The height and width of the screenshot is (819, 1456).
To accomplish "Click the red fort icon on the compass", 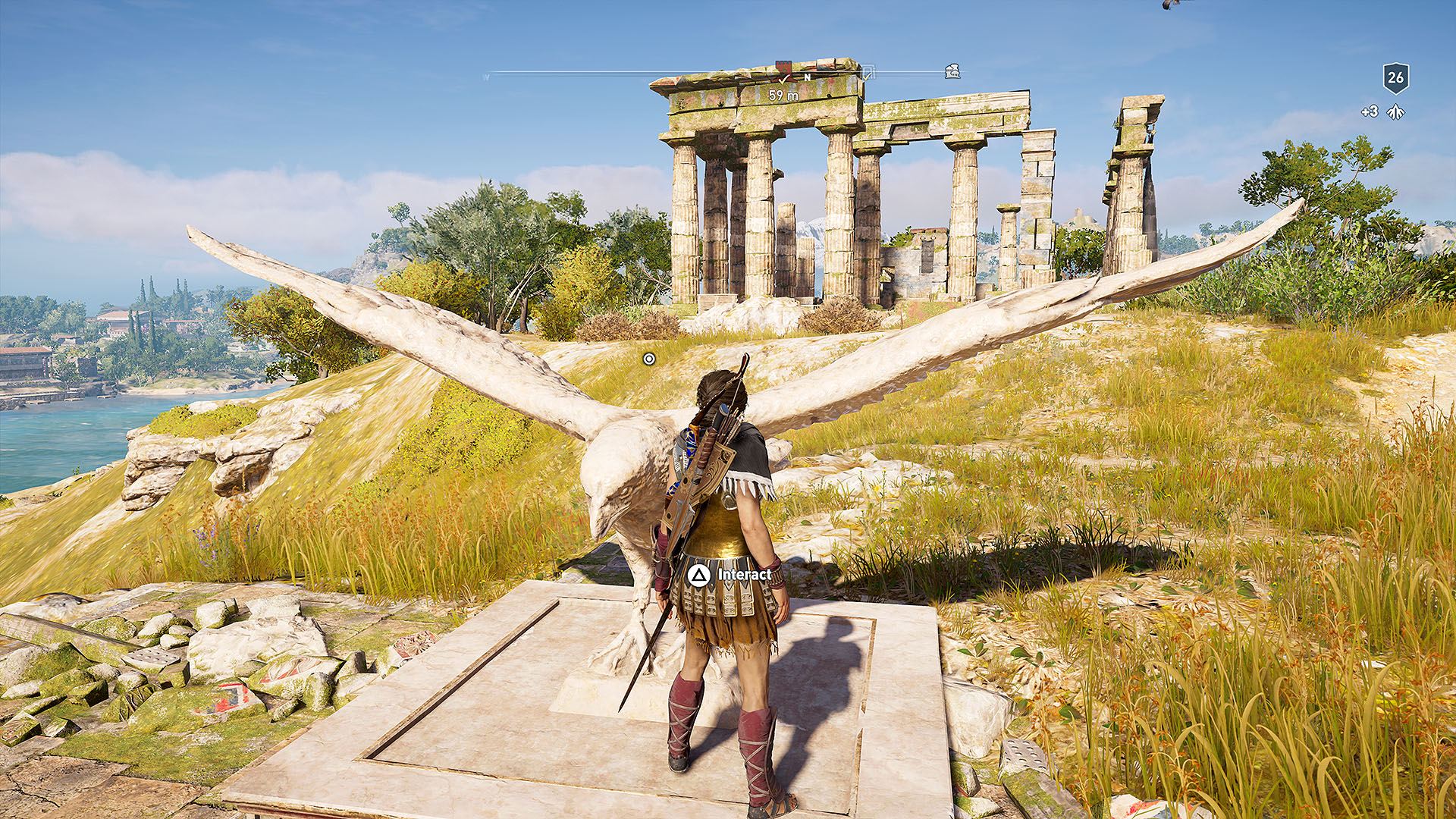I will click(x=783, y=67).
